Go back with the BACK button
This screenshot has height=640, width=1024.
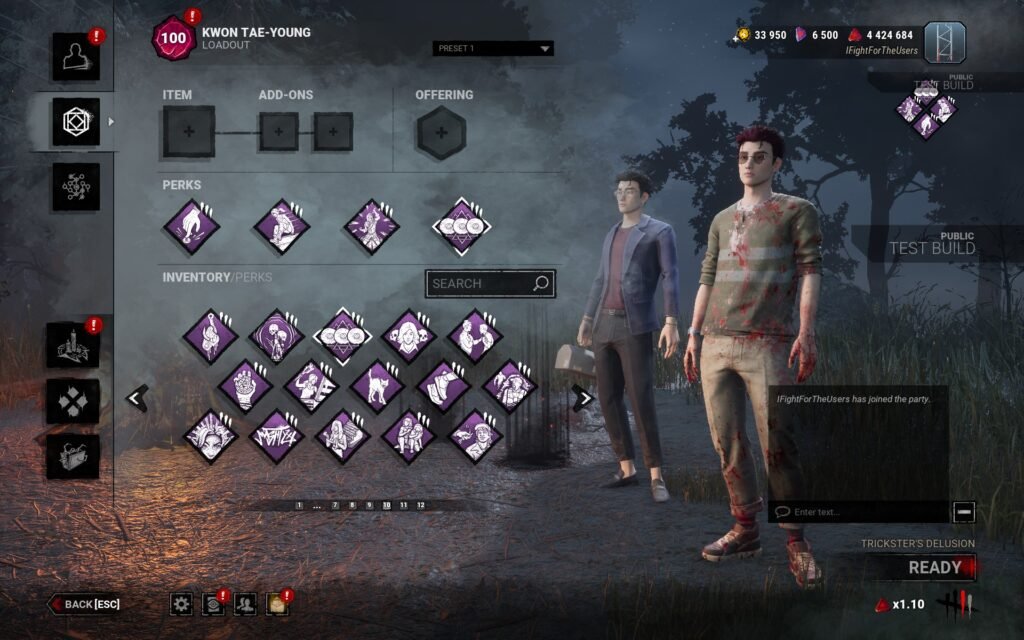tap(86, 604)
